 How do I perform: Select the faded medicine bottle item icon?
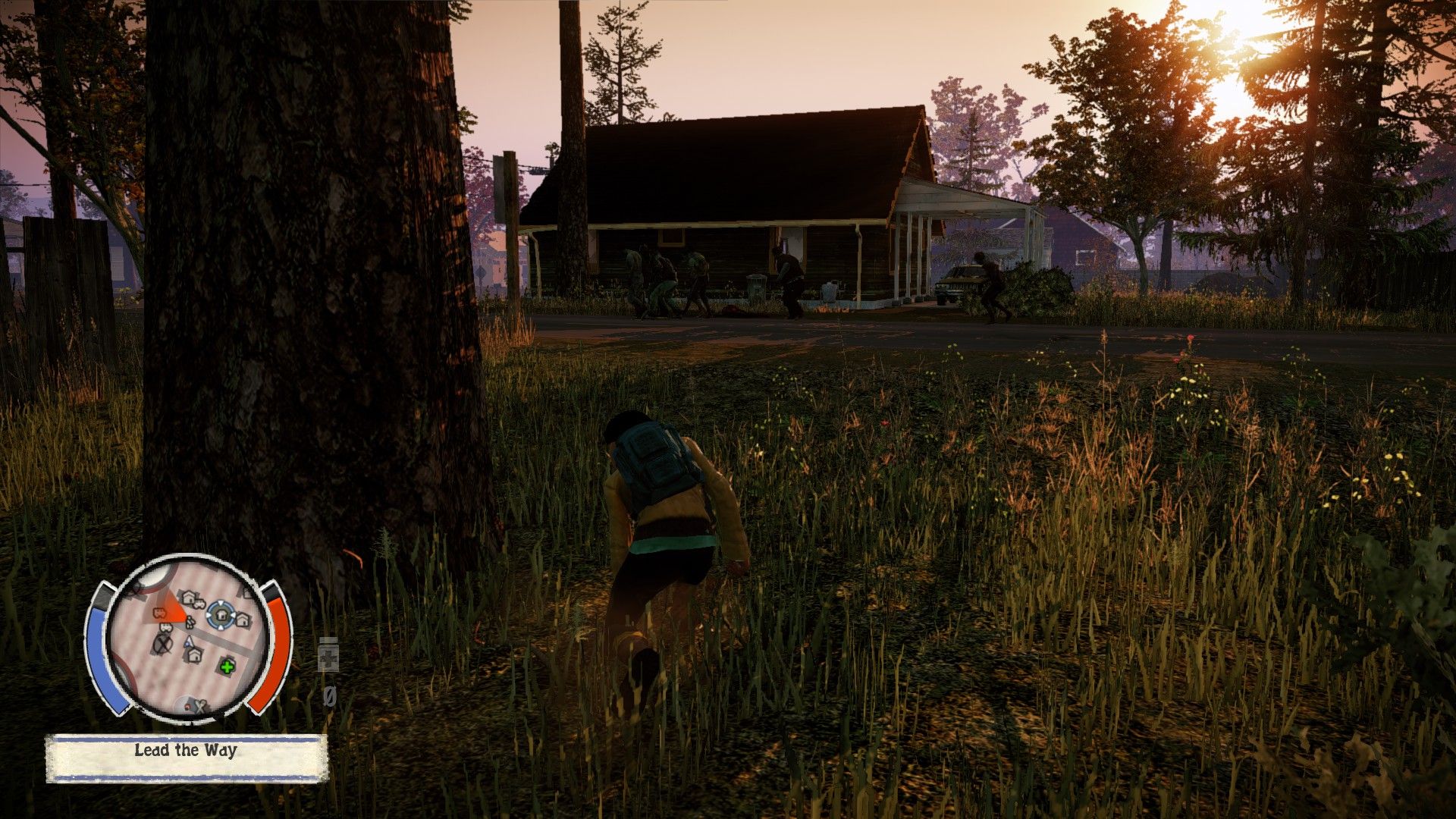(x=328, y=655)
